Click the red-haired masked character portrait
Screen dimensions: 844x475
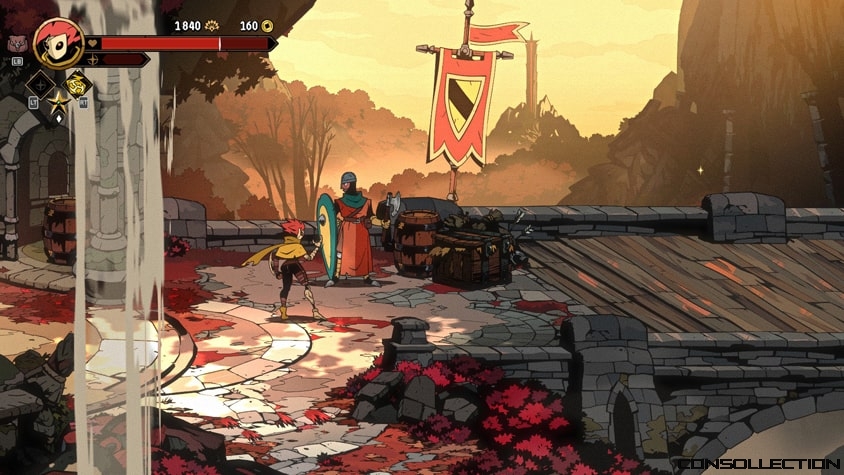coord(57,41)
